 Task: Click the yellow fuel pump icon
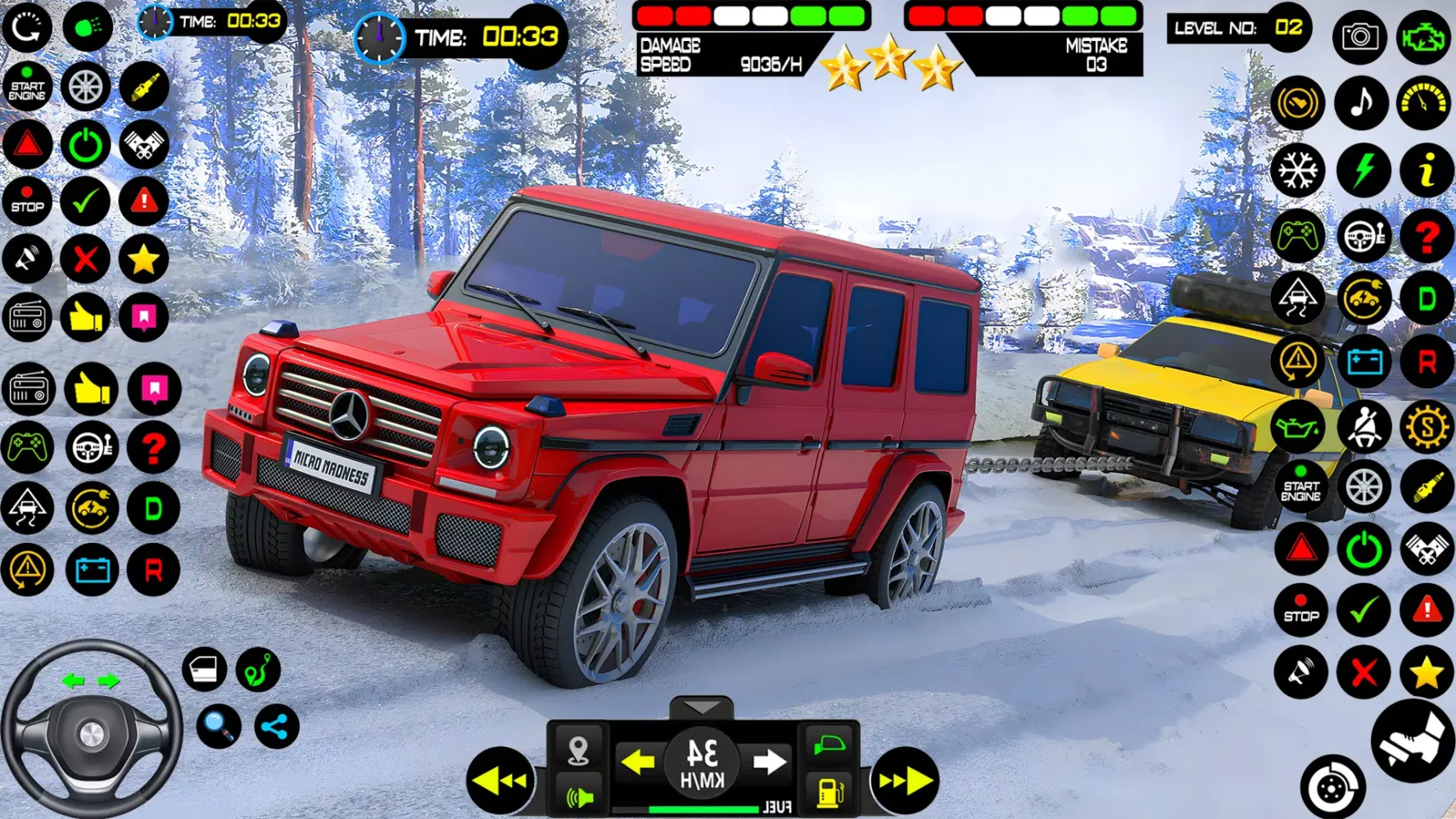pos(830,793)
